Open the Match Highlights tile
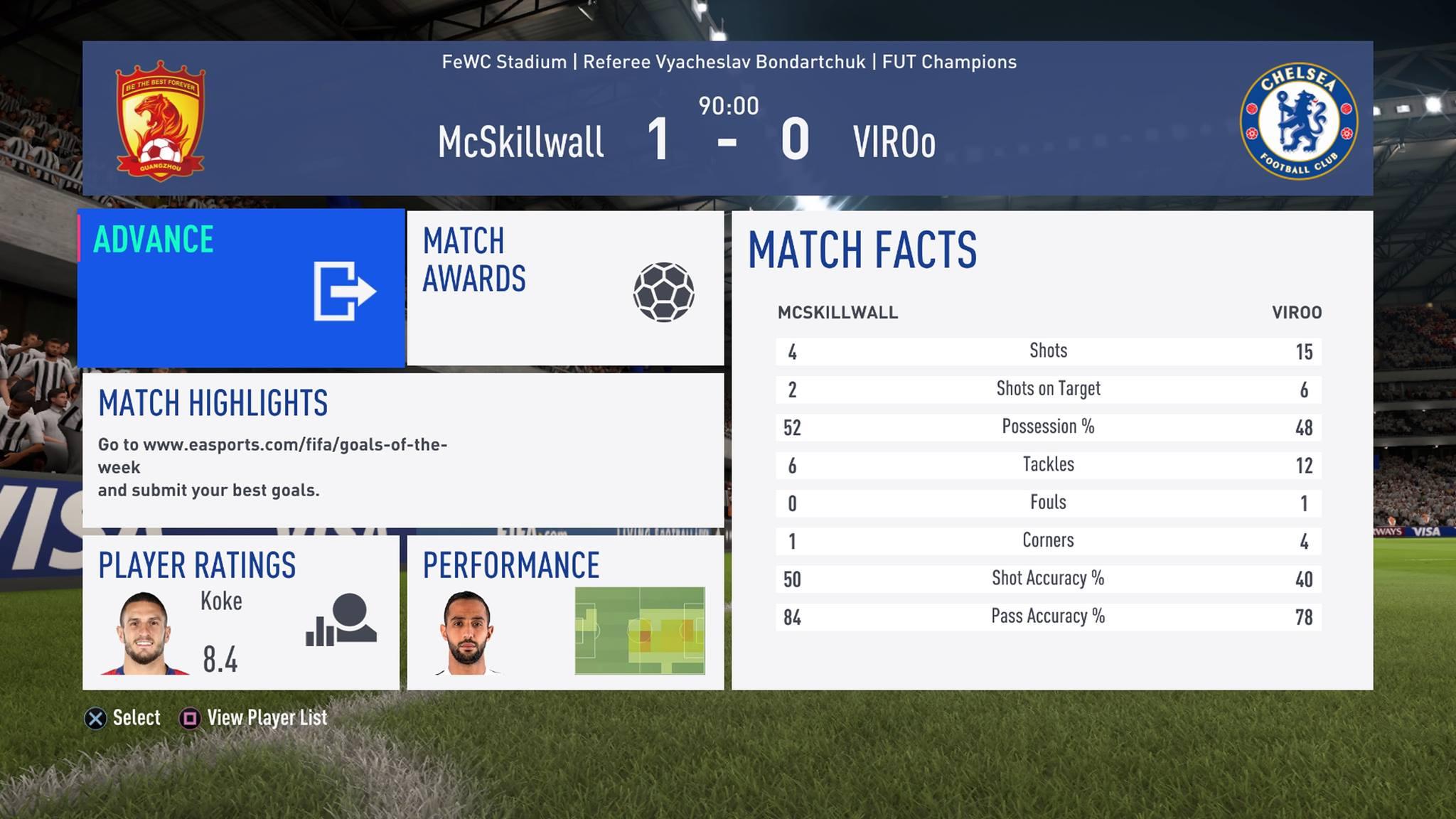 [403, 450]
